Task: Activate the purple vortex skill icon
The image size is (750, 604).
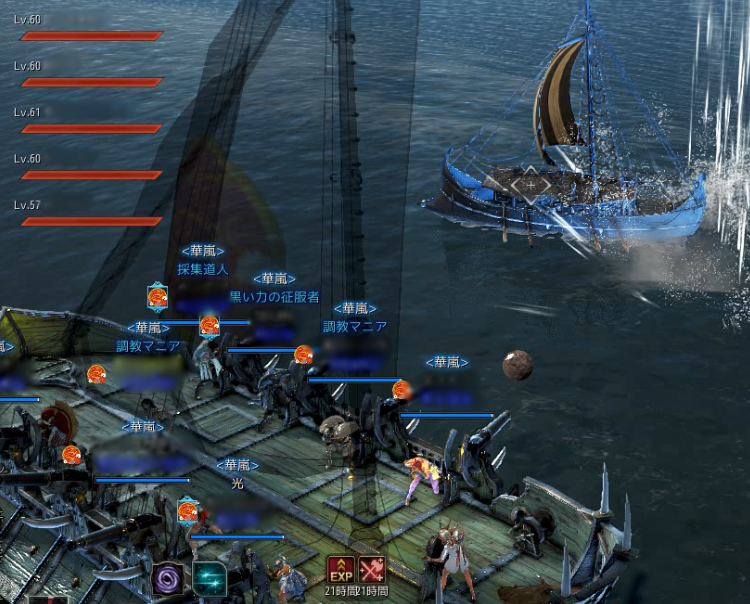Action: [166, 578]
